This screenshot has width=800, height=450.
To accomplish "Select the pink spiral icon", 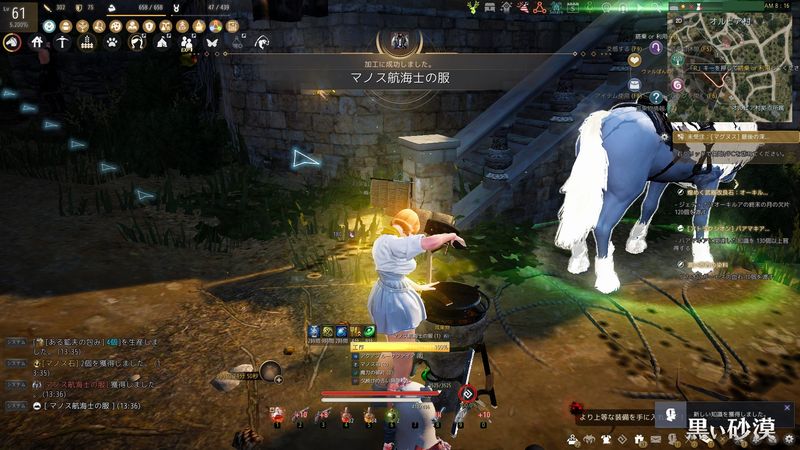I will click(678, 86).
